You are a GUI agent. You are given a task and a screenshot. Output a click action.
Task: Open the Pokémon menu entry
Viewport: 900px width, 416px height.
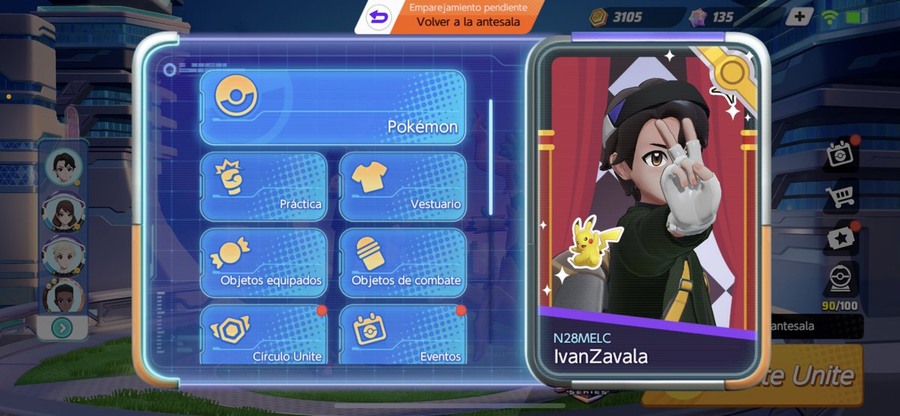coord(333,108)
